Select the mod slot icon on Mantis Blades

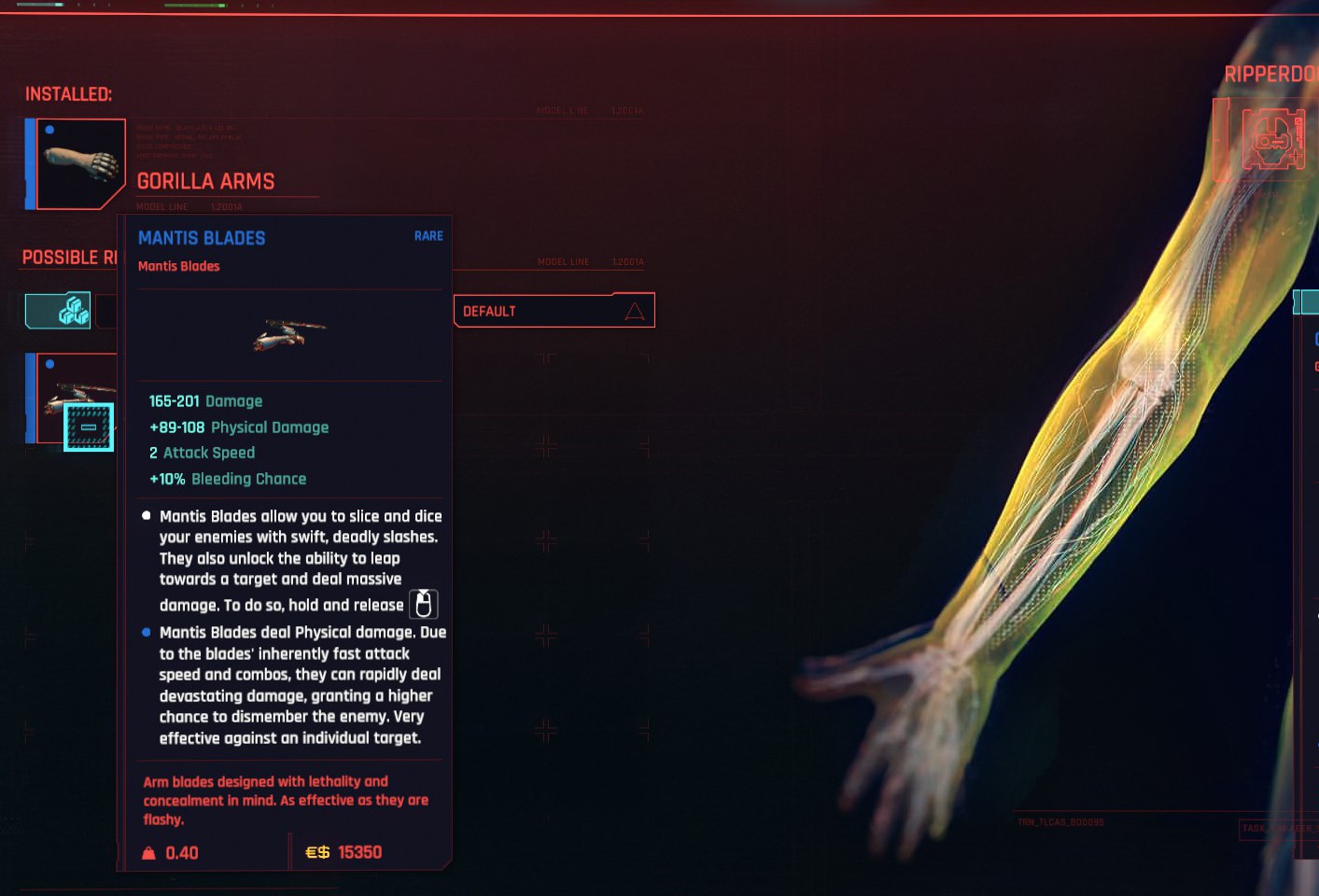coord(89,427)
